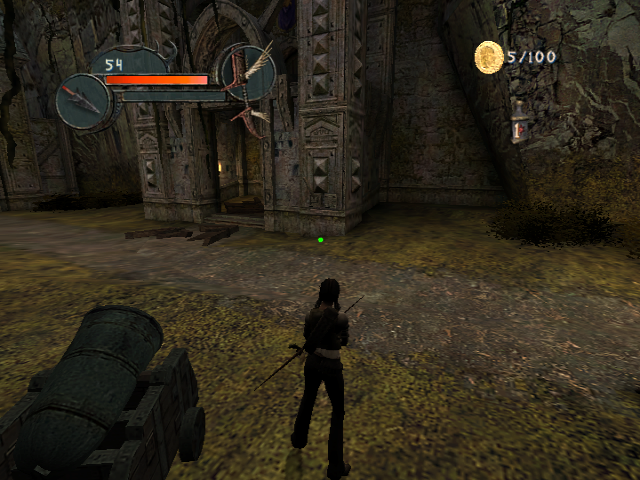This screenshot has height=480, width=640.
Task: Click the gold coin icon
Action: [488, 57]
